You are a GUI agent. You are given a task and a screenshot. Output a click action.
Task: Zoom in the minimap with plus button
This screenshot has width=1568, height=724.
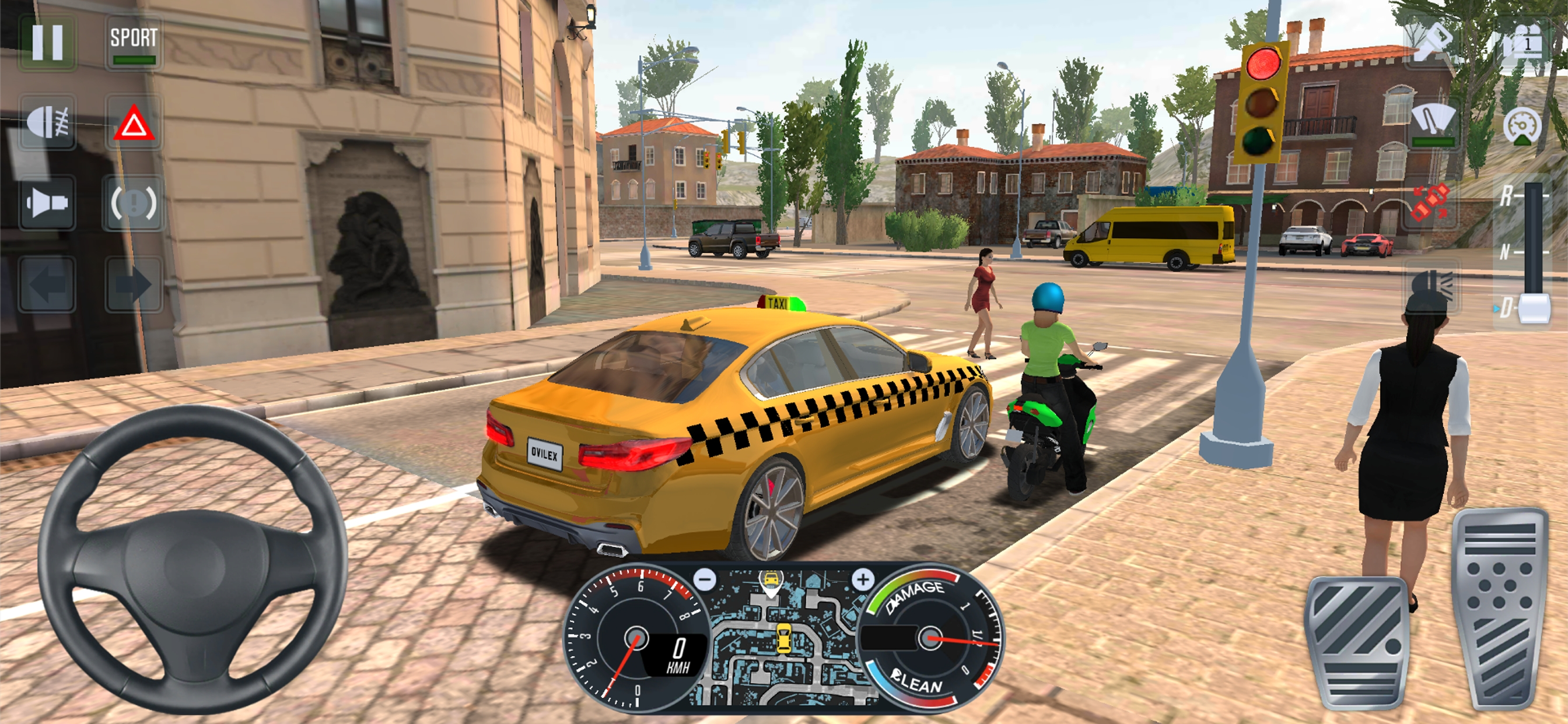pyautogui.click(x=863, y=579)
